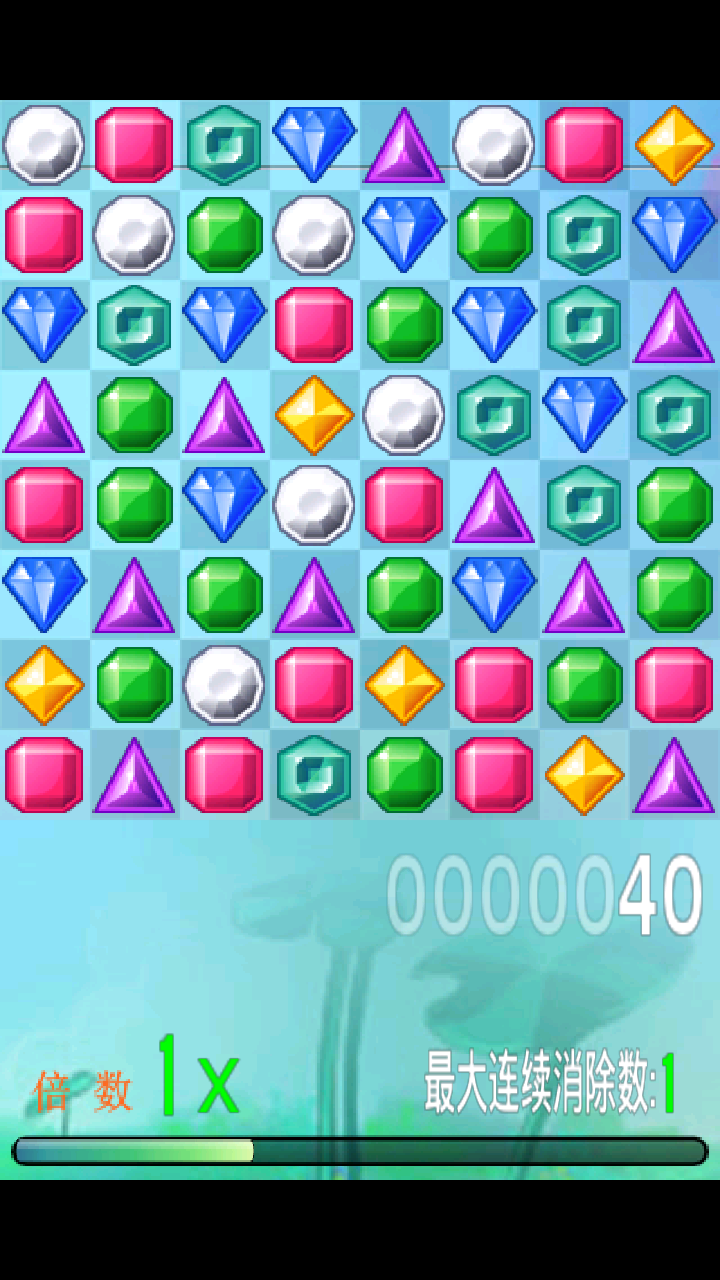Select the yellow gem beside the white gem
Screen dimensions: 720x1280
pyautogui.click(x=314, y=415)
